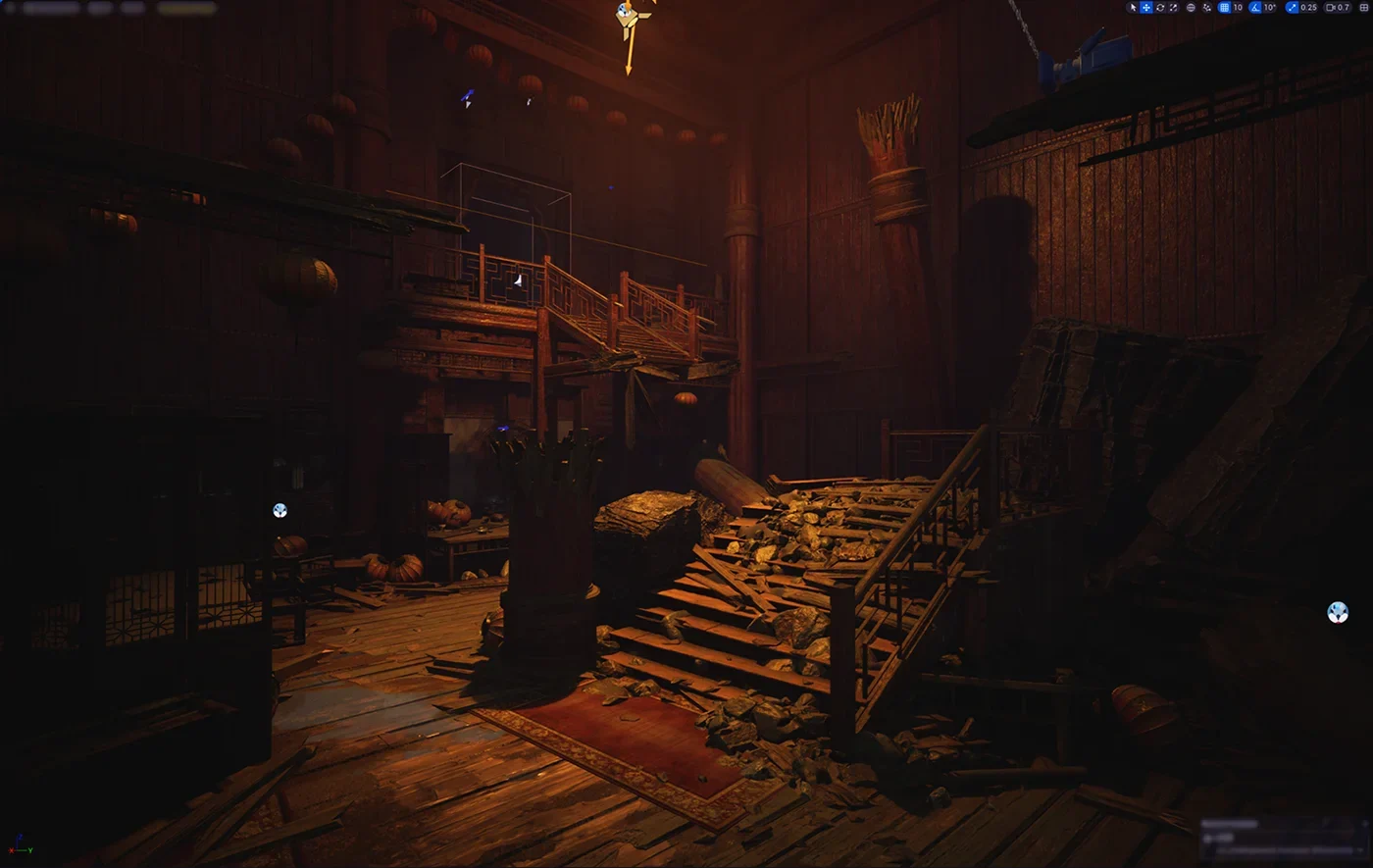Toggle the scale snapping button
1373x868 pixels.
click(x=1291, y=8)
